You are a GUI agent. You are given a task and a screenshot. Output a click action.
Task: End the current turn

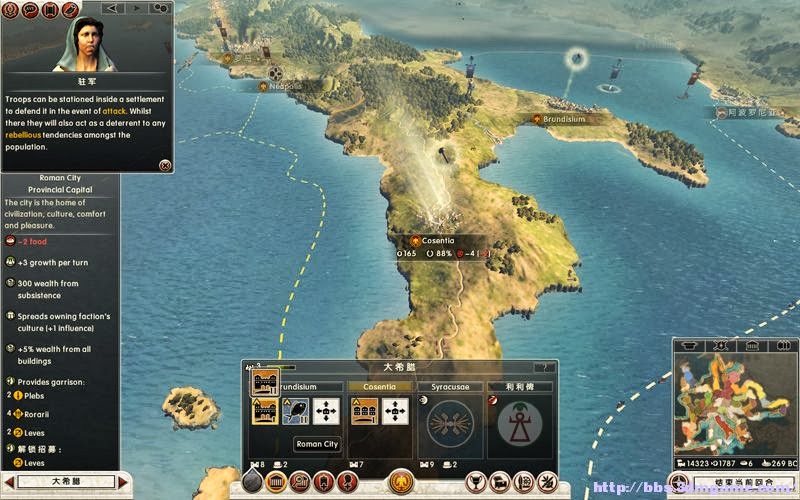741,483
